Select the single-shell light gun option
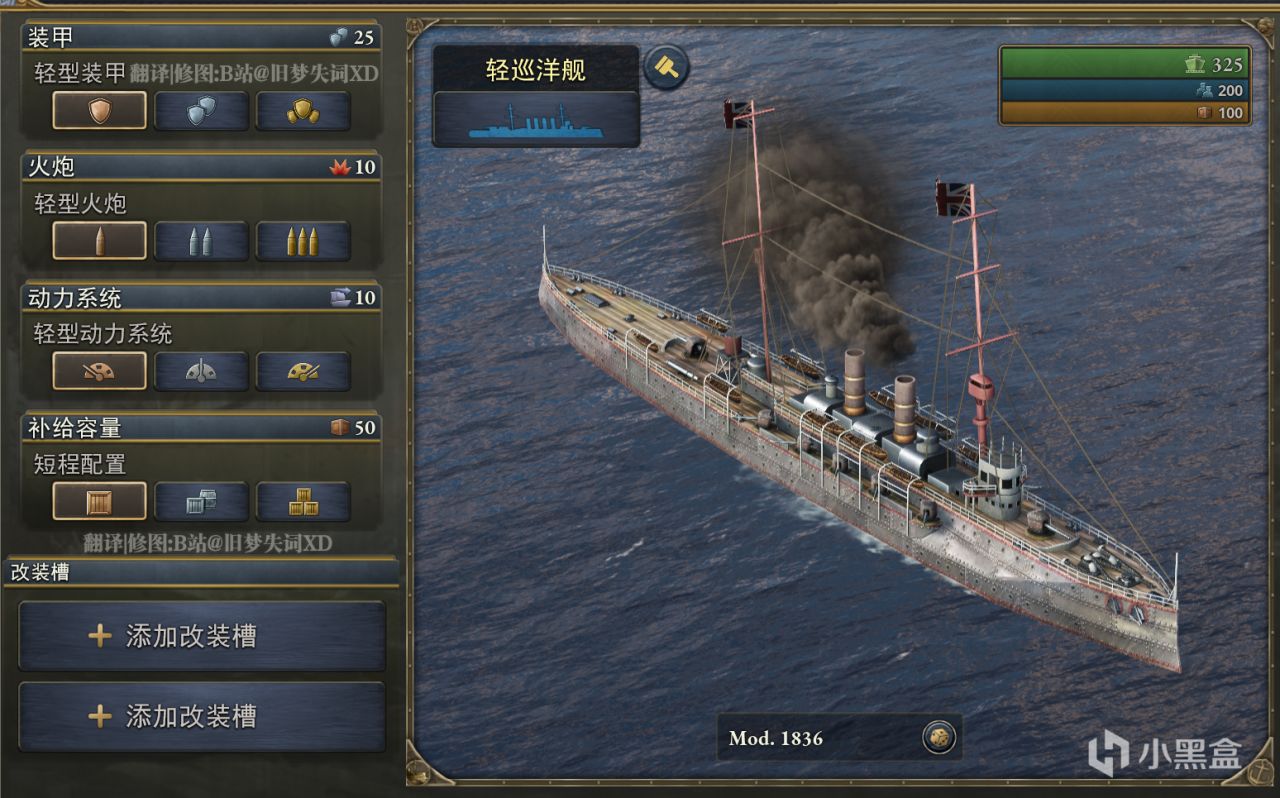The height and width of the screenshot is (798, 1280). click(x=99, y=241)
